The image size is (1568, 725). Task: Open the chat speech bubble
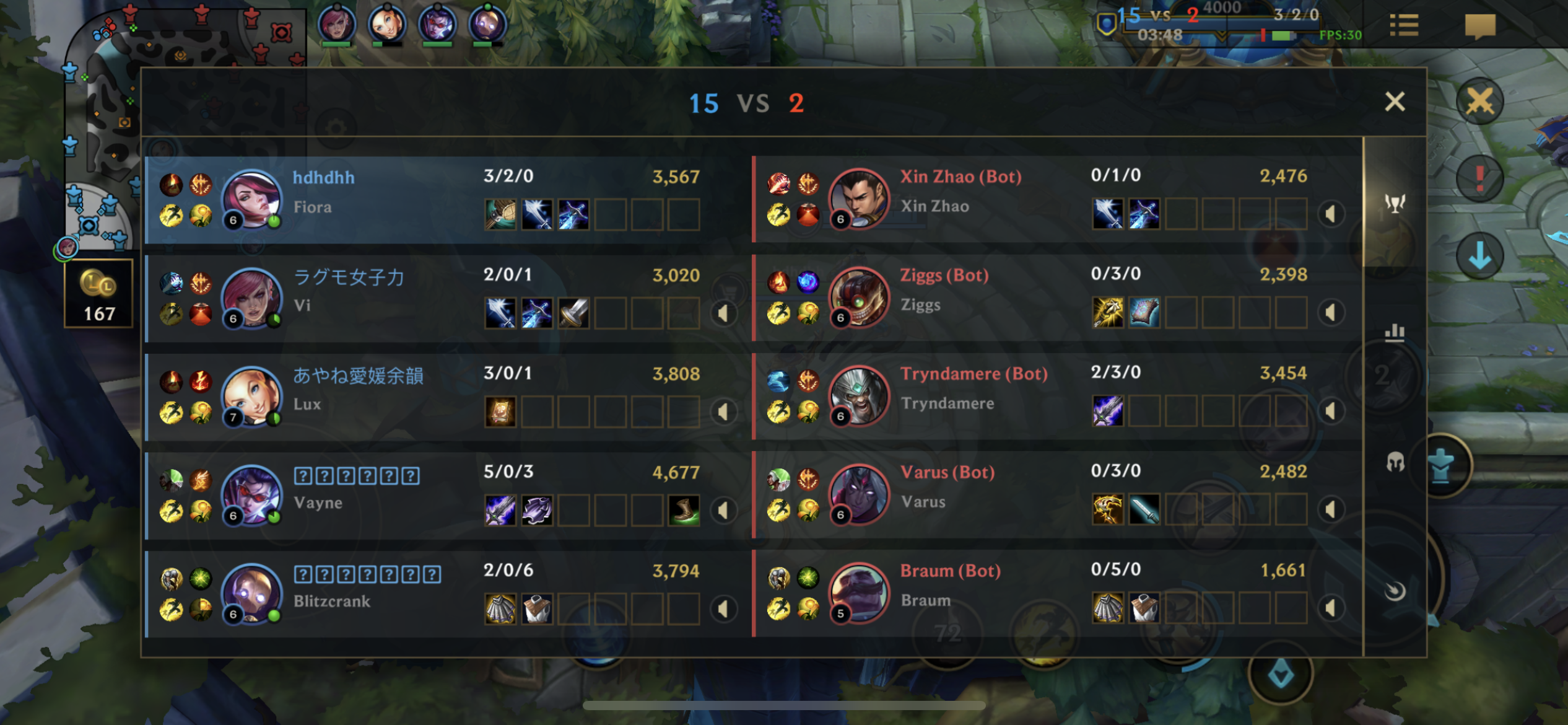click(x=1479, y=26)
